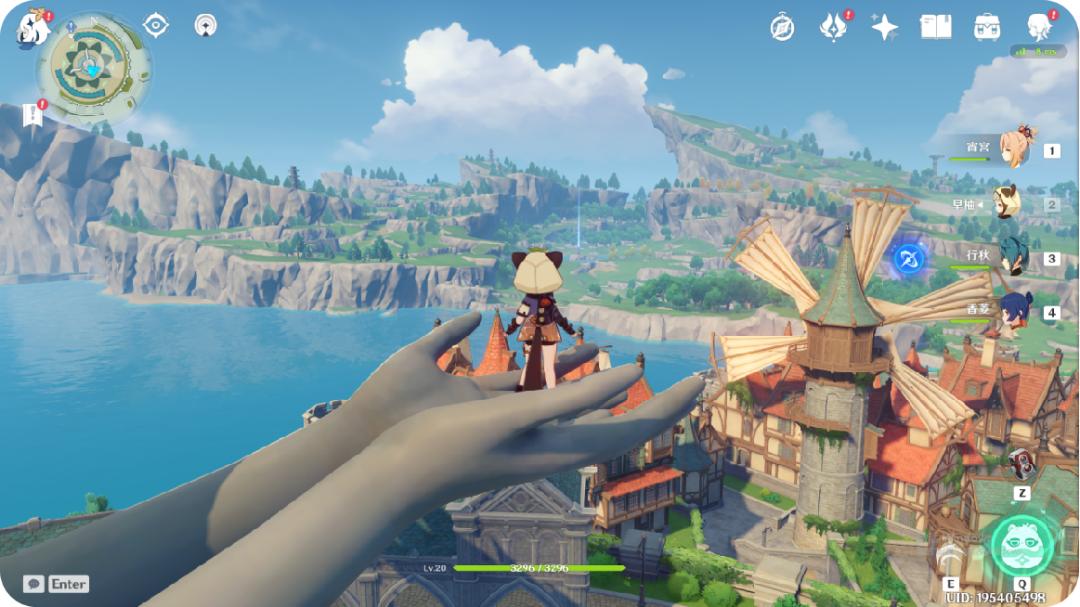Toggle the eye-shaped Elemental Sight icon
Image resolution: width=1080 pixels, height=607 pixels.
click(156, 25)
